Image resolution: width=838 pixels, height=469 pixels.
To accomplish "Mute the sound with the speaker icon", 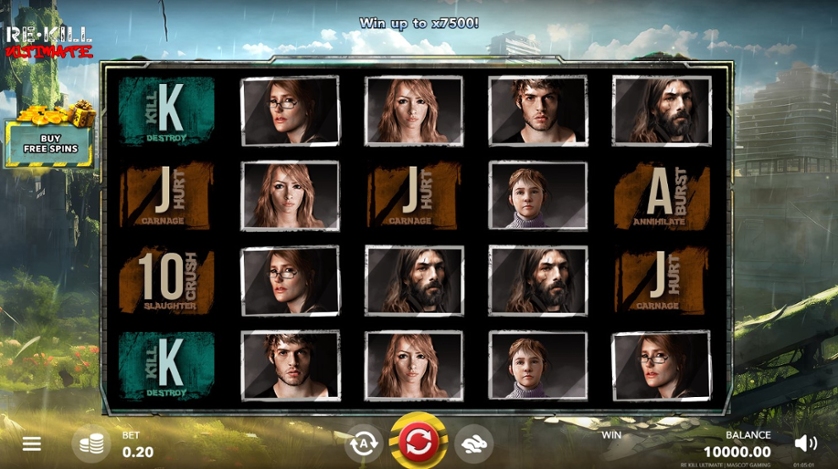I will click(805, 442).
